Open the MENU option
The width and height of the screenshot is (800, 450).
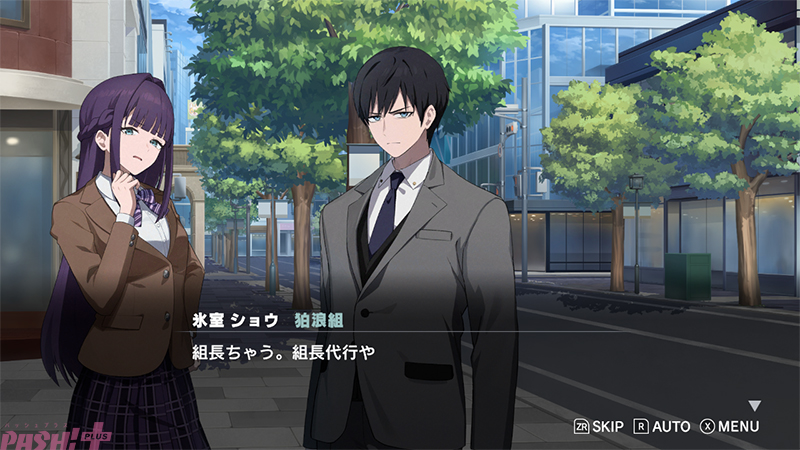(729, 427)
